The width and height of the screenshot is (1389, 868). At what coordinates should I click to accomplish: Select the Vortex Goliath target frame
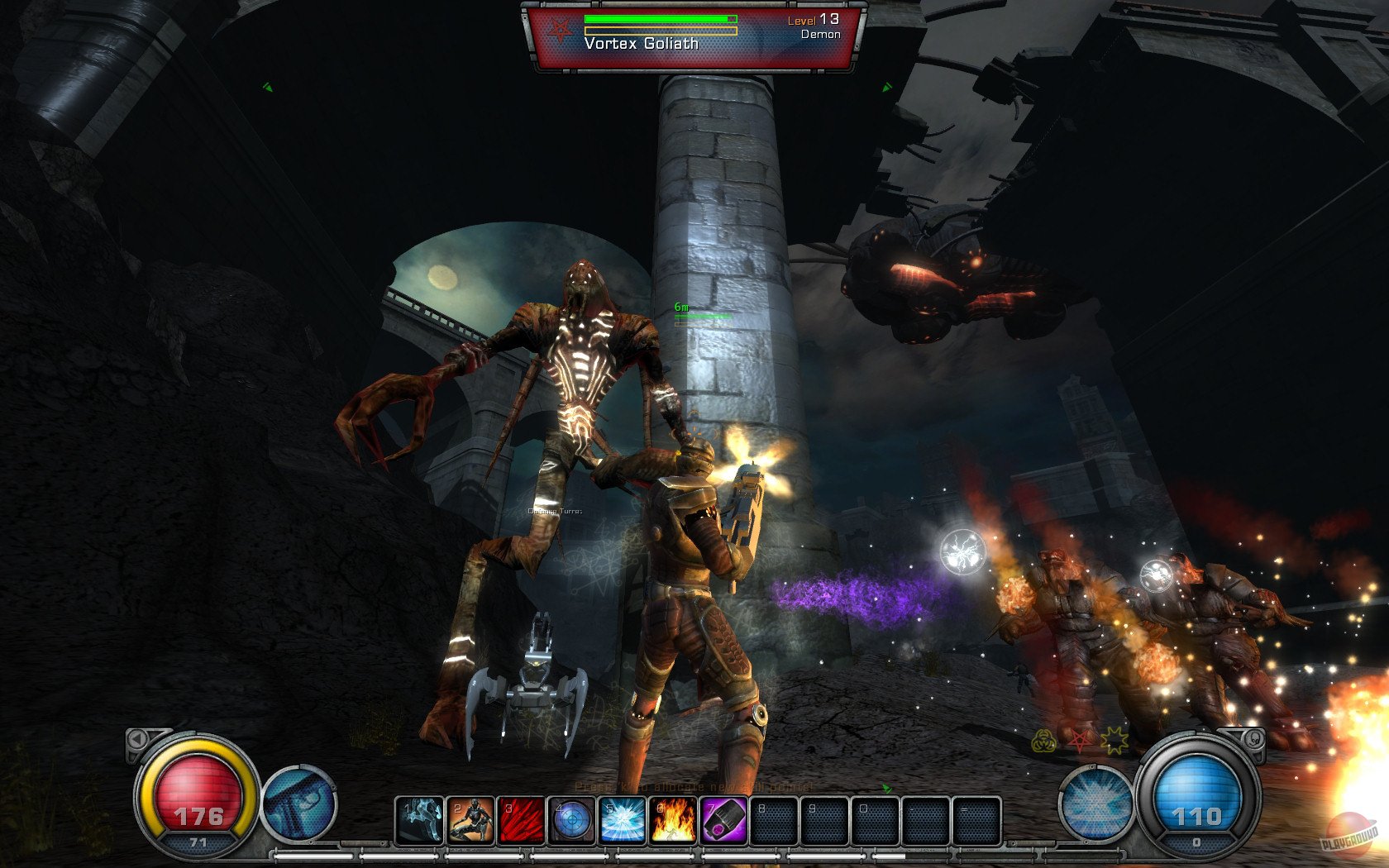pyautogui.click(x=694, y=37)
